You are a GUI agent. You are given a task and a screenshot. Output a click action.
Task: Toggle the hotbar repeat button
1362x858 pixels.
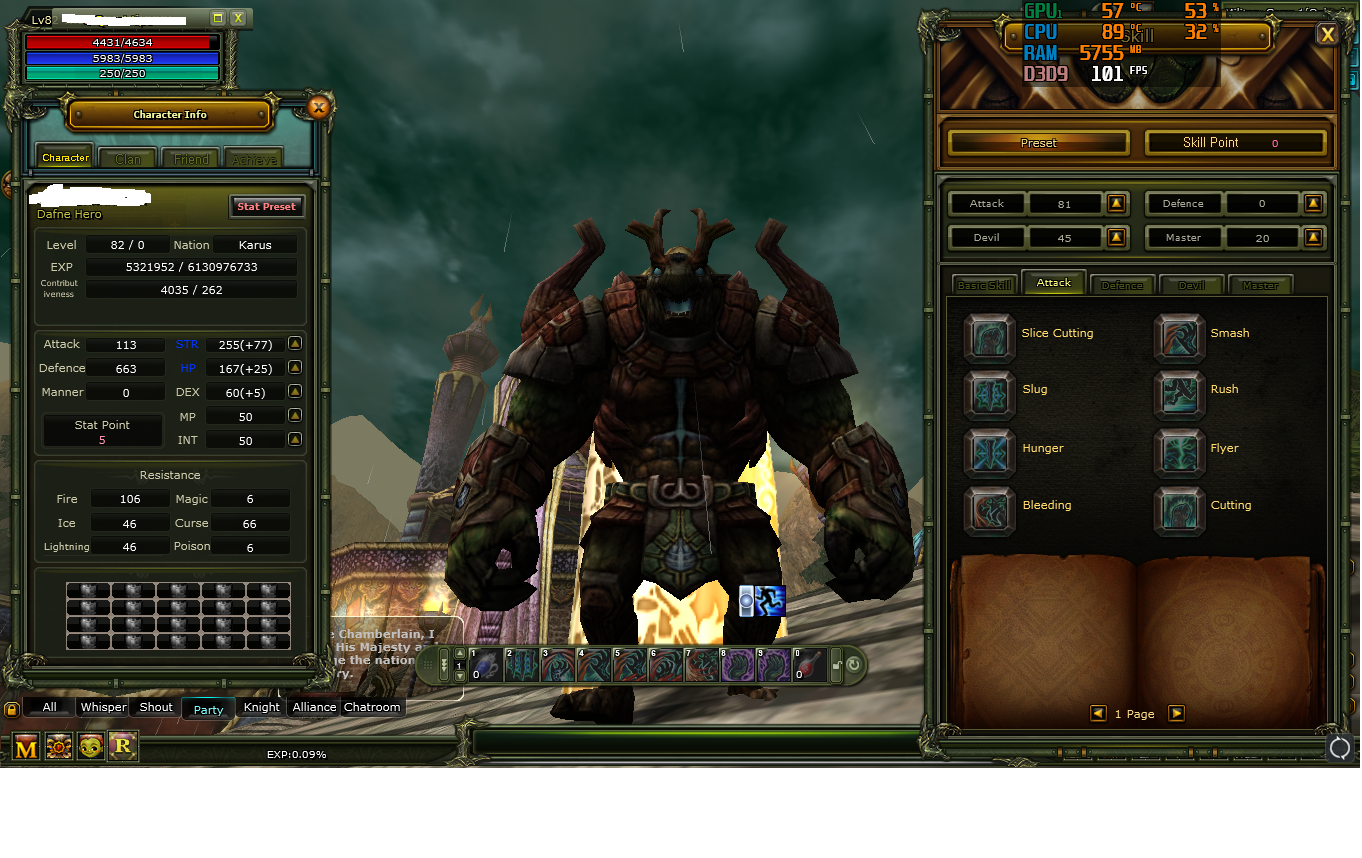pyautogui.click(x=854, y=664)
